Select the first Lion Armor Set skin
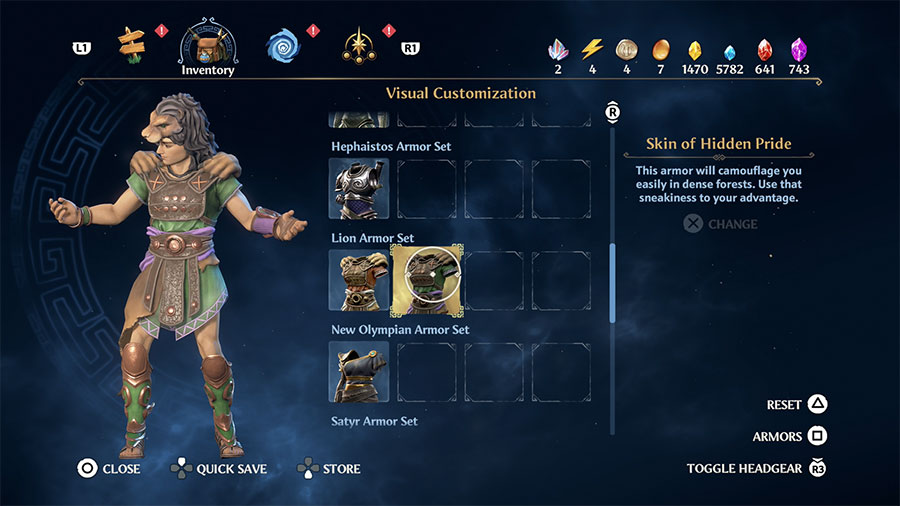Screen dimensions: 900x506 point(358,280)
